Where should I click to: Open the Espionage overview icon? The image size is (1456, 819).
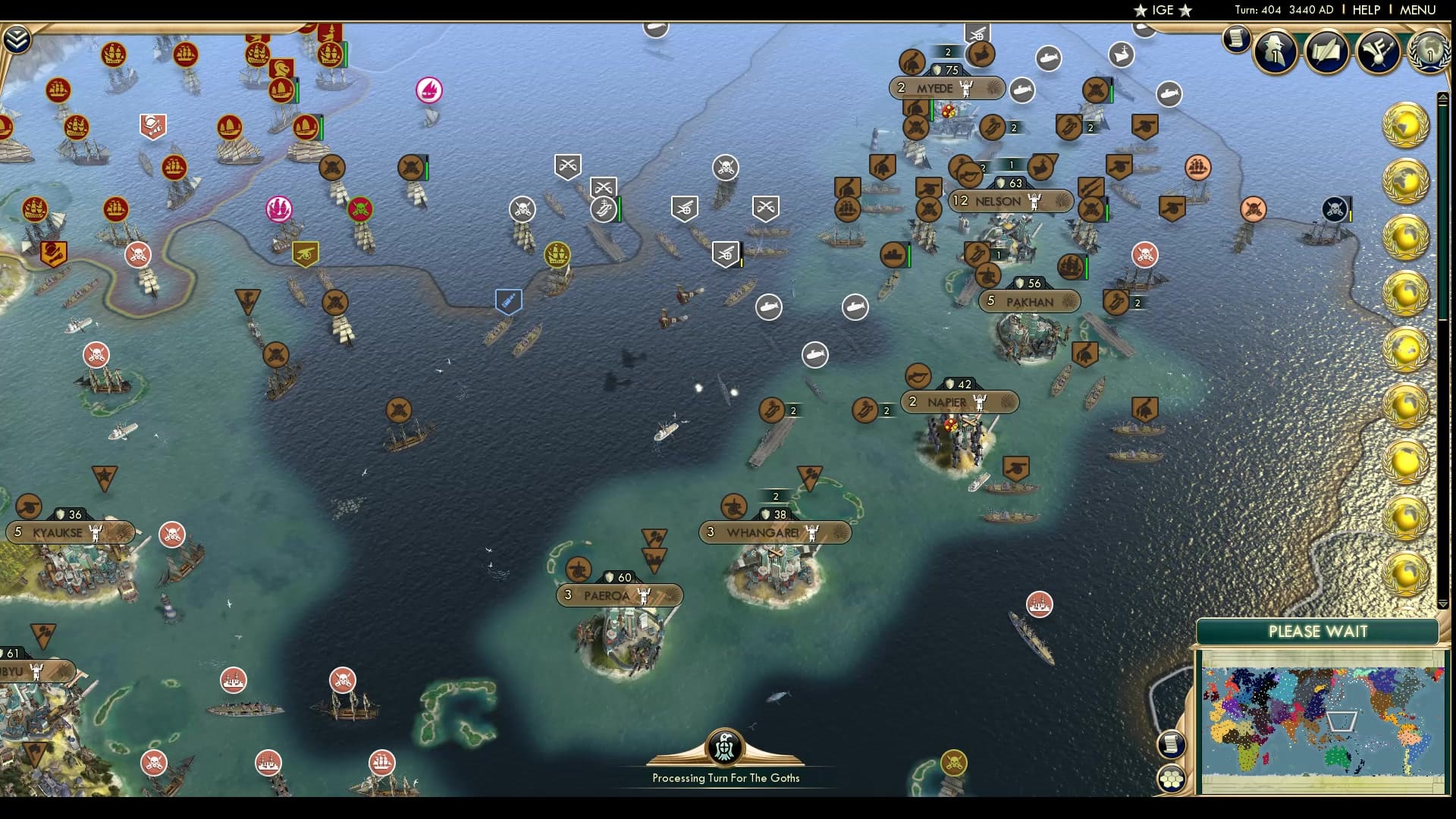point(1275,52)
